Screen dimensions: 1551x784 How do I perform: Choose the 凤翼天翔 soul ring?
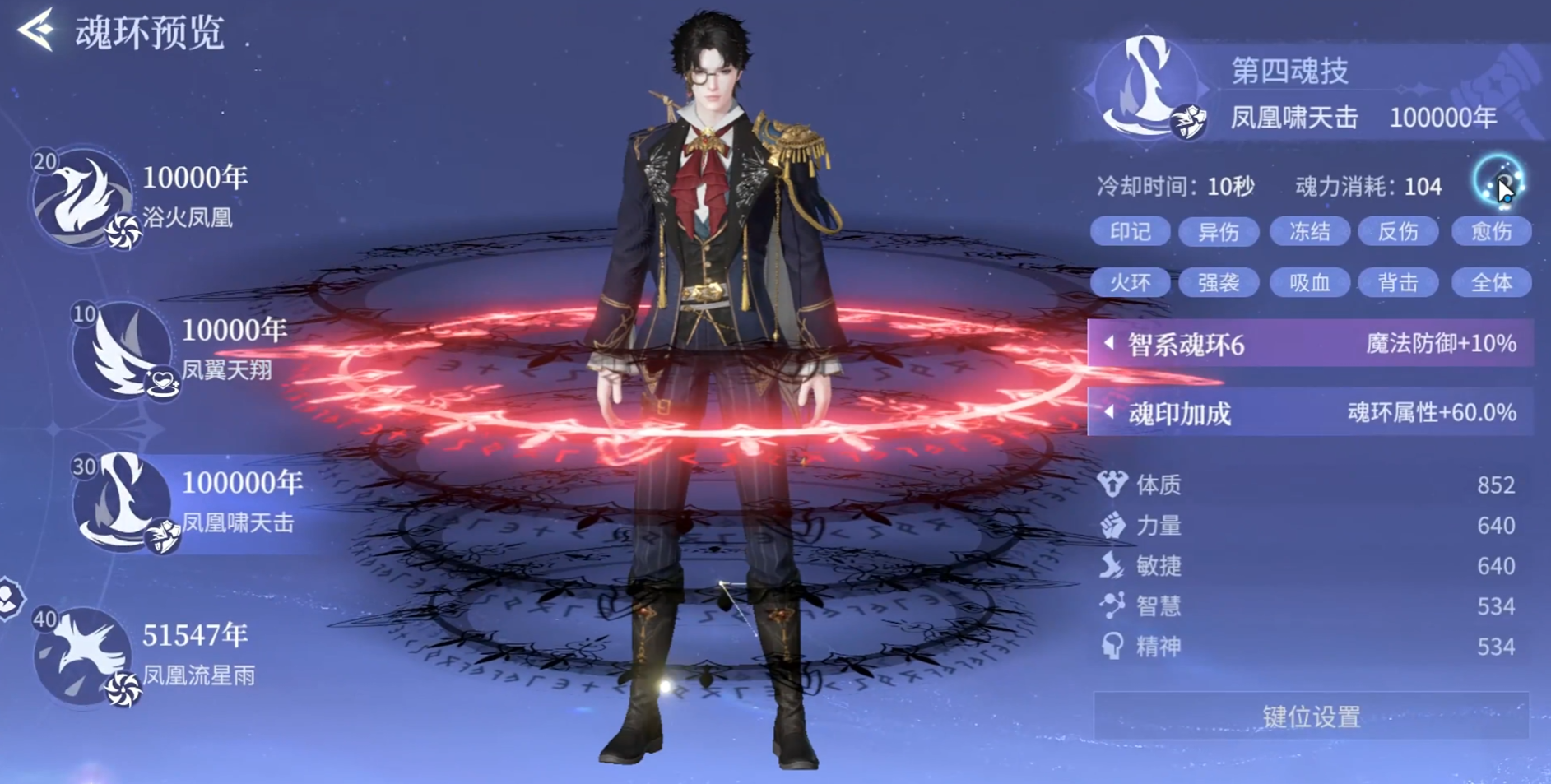coord(122,350)
